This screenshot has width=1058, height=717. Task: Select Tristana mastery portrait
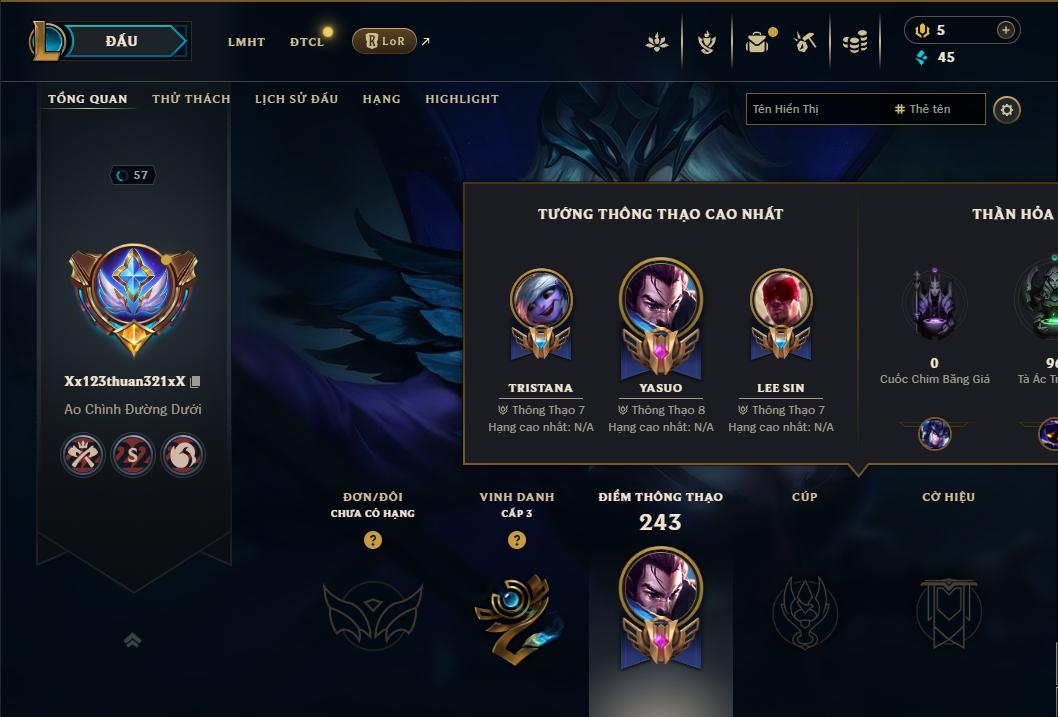click(x=541, y=300)
